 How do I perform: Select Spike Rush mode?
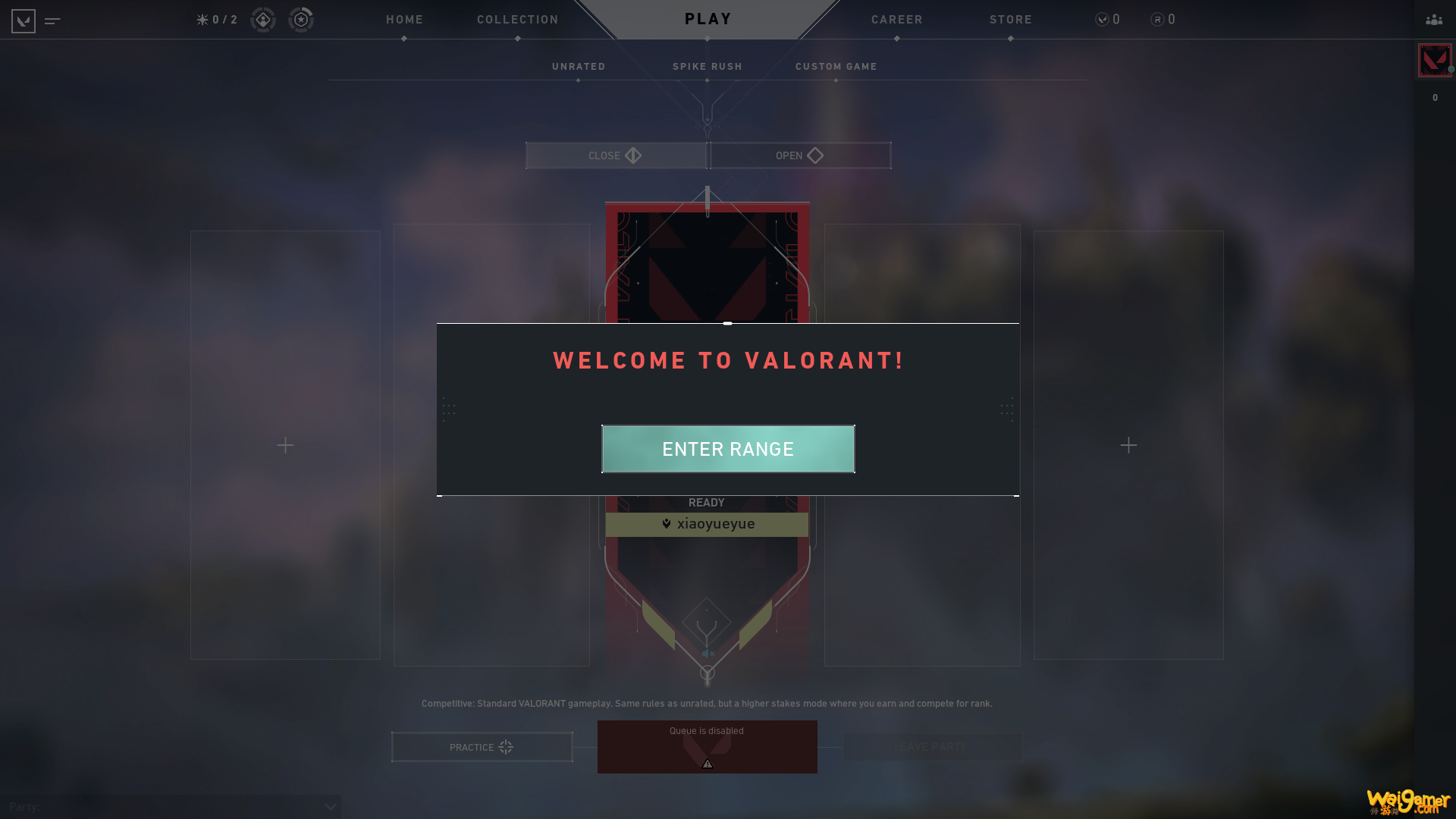click(x=707, y=67)
